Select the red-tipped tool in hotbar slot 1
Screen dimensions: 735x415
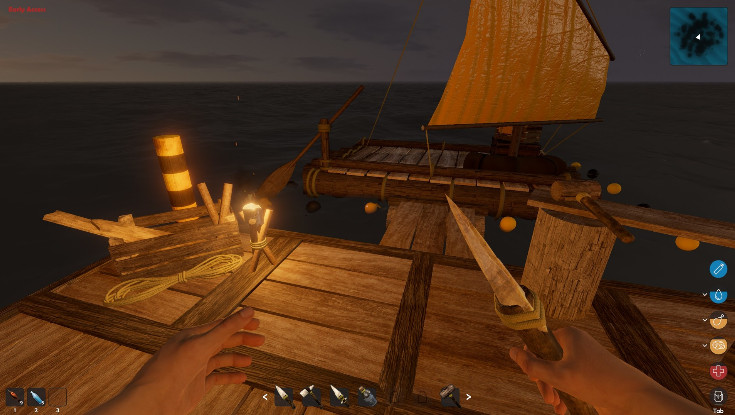coord(15,397)
